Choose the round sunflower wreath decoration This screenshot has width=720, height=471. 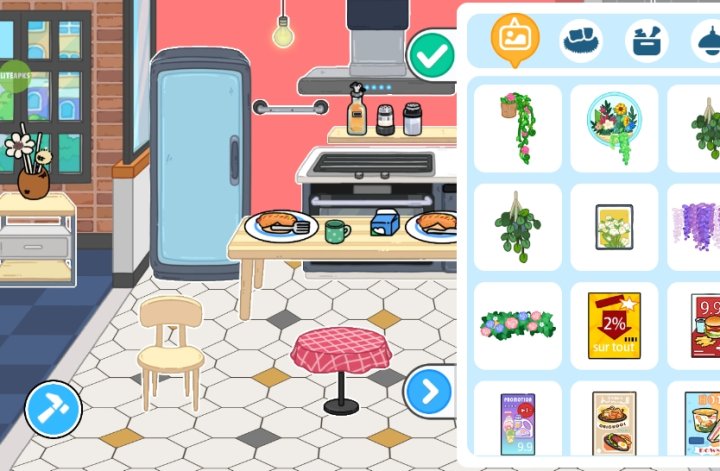point(614,128)
